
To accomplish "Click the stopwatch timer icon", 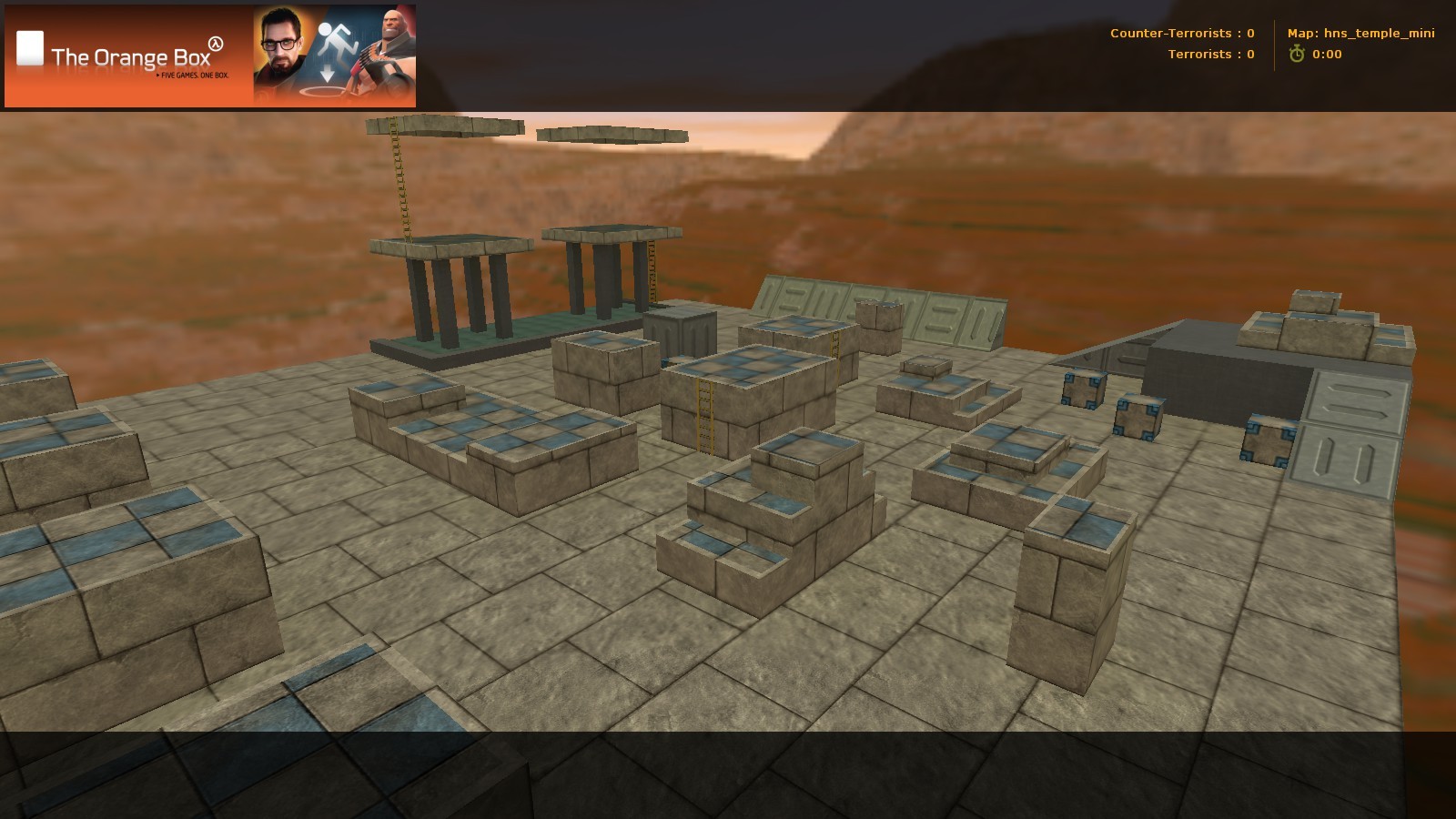I will [x=1298, y=54].
